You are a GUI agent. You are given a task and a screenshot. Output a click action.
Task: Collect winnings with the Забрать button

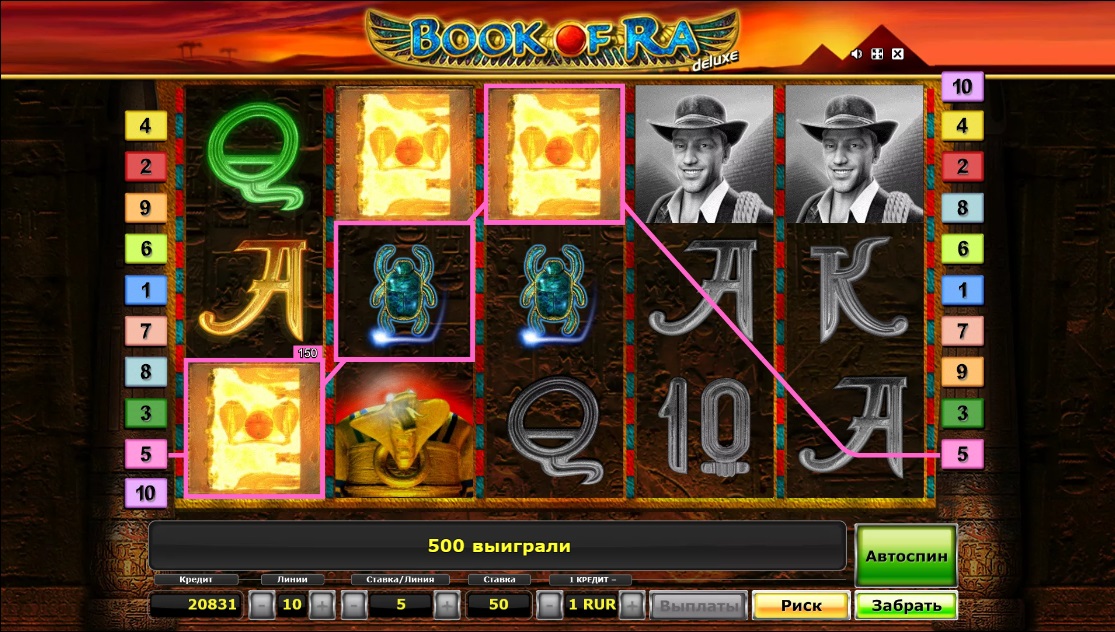905,605
